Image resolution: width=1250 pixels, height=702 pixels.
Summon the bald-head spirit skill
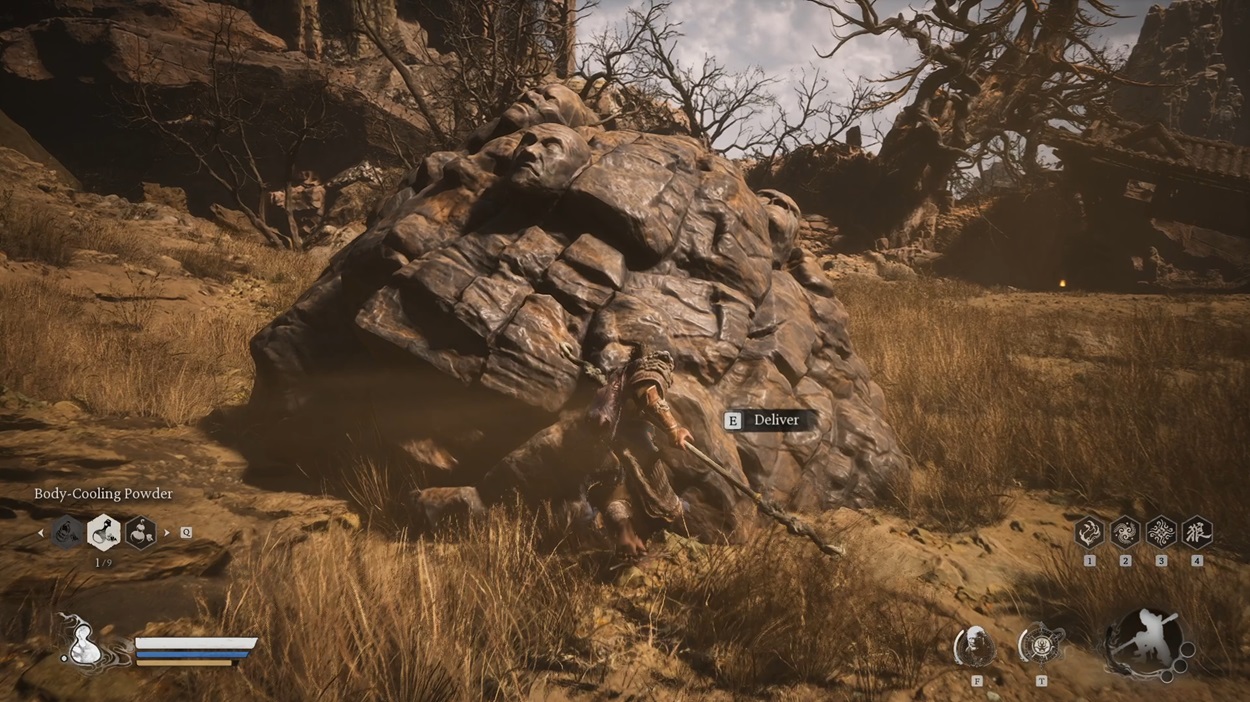(x=974, y=646)
